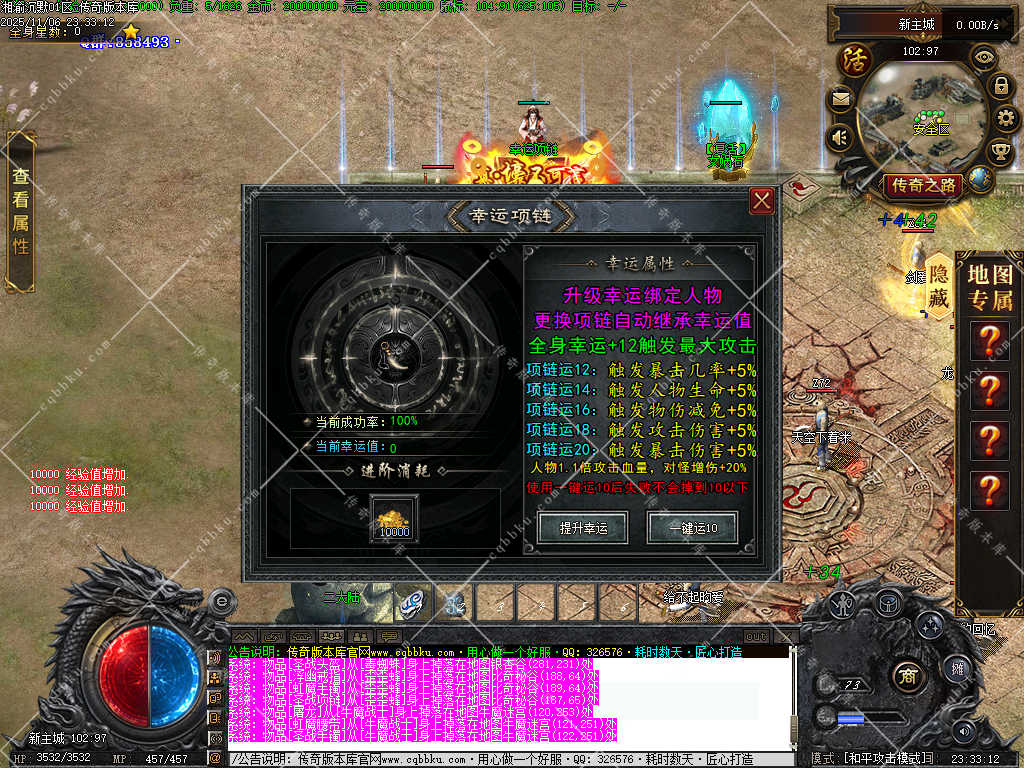This screenshot has width=1024, height=768.
Task: Open the 摊 stall round button
Action: [957, 669]
